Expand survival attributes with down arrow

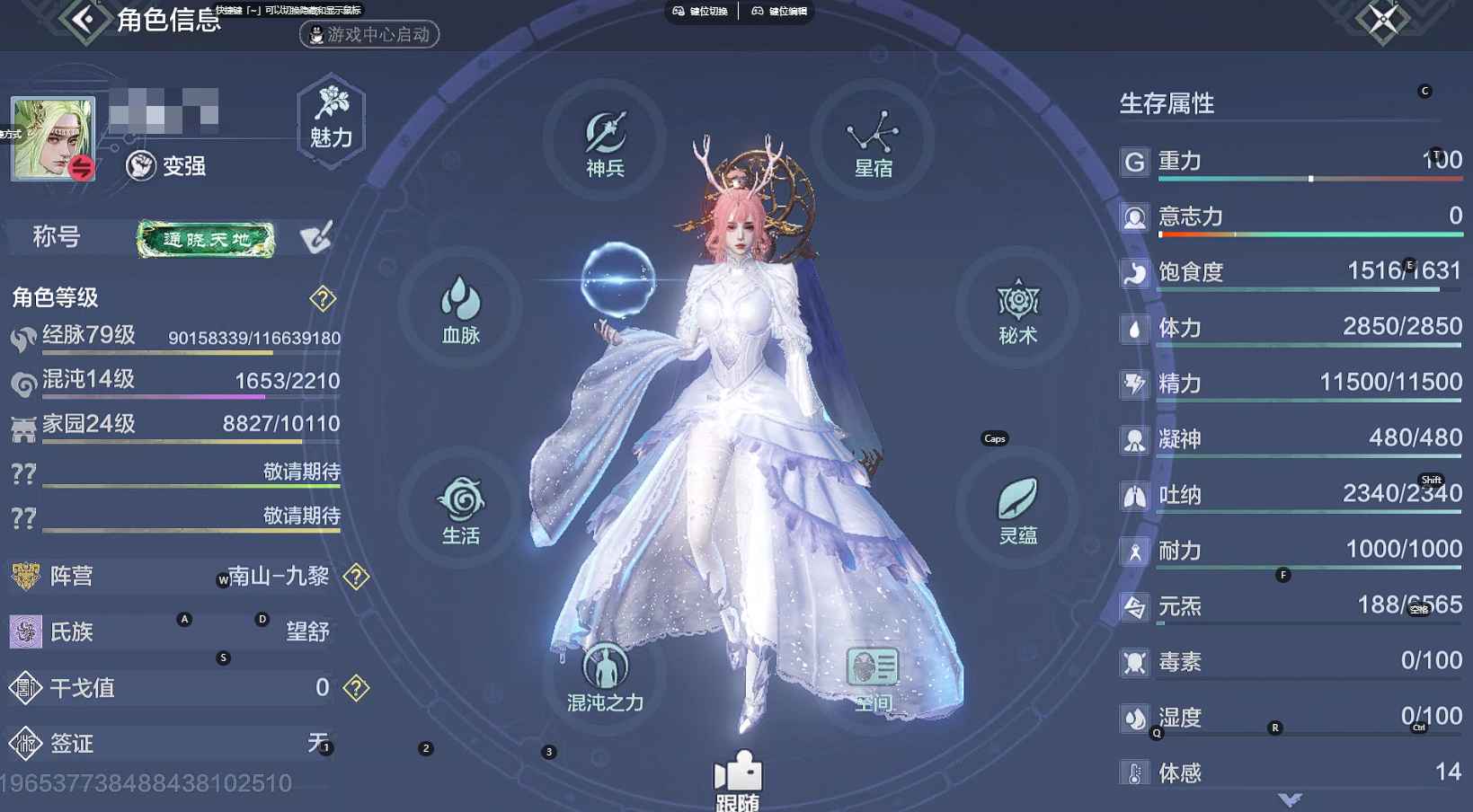pyautogui.click(x=1290, y=799)
